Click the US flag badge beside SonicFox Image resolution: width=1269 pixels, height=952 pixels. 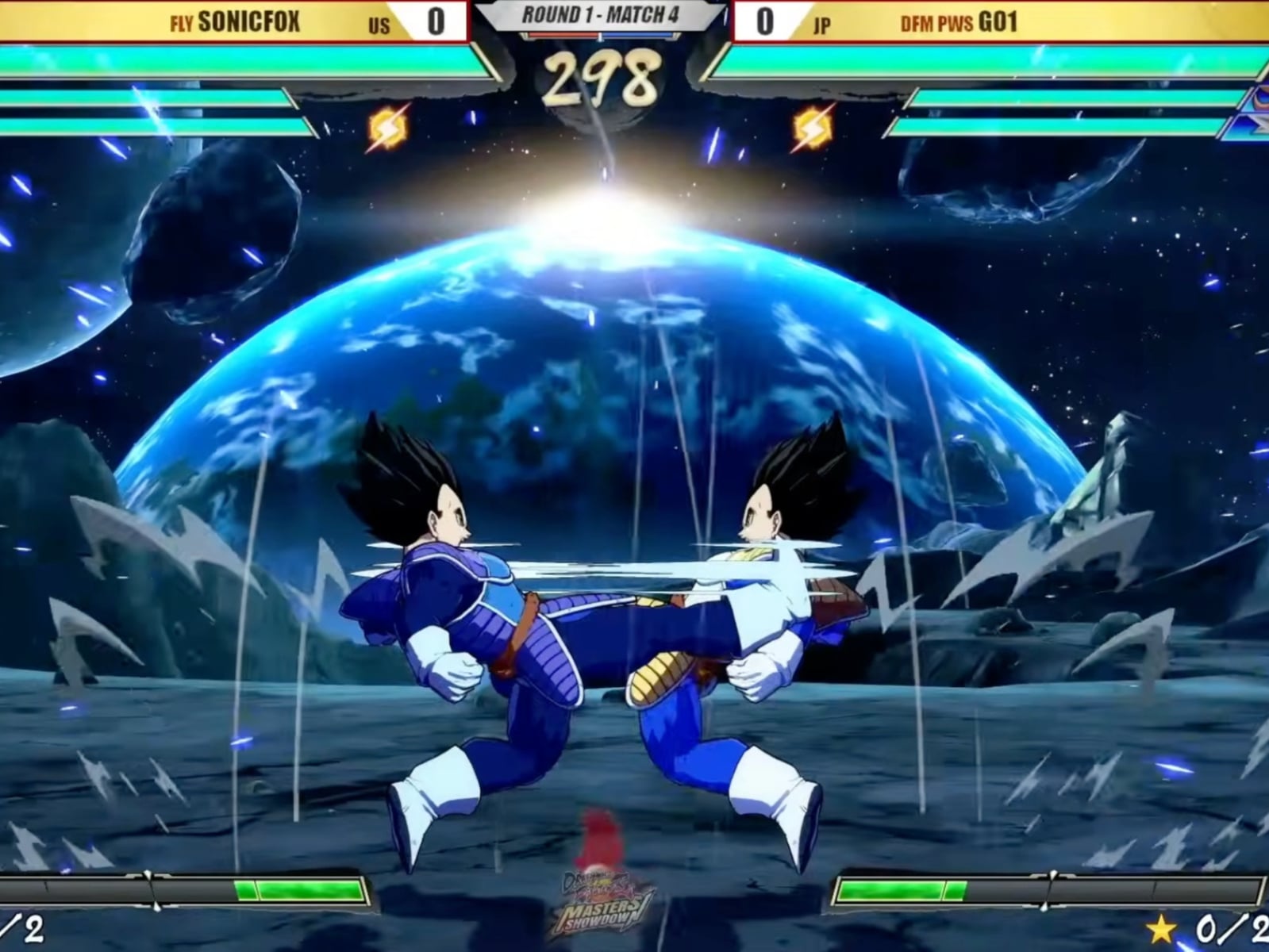tap(379, 21)
